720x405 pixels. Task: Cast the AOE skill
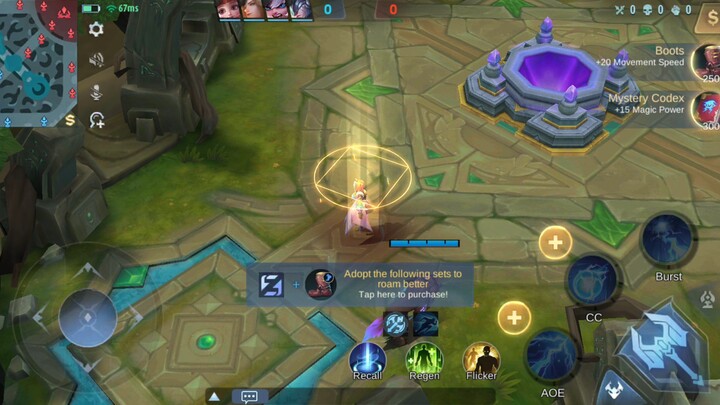point(552,355)
